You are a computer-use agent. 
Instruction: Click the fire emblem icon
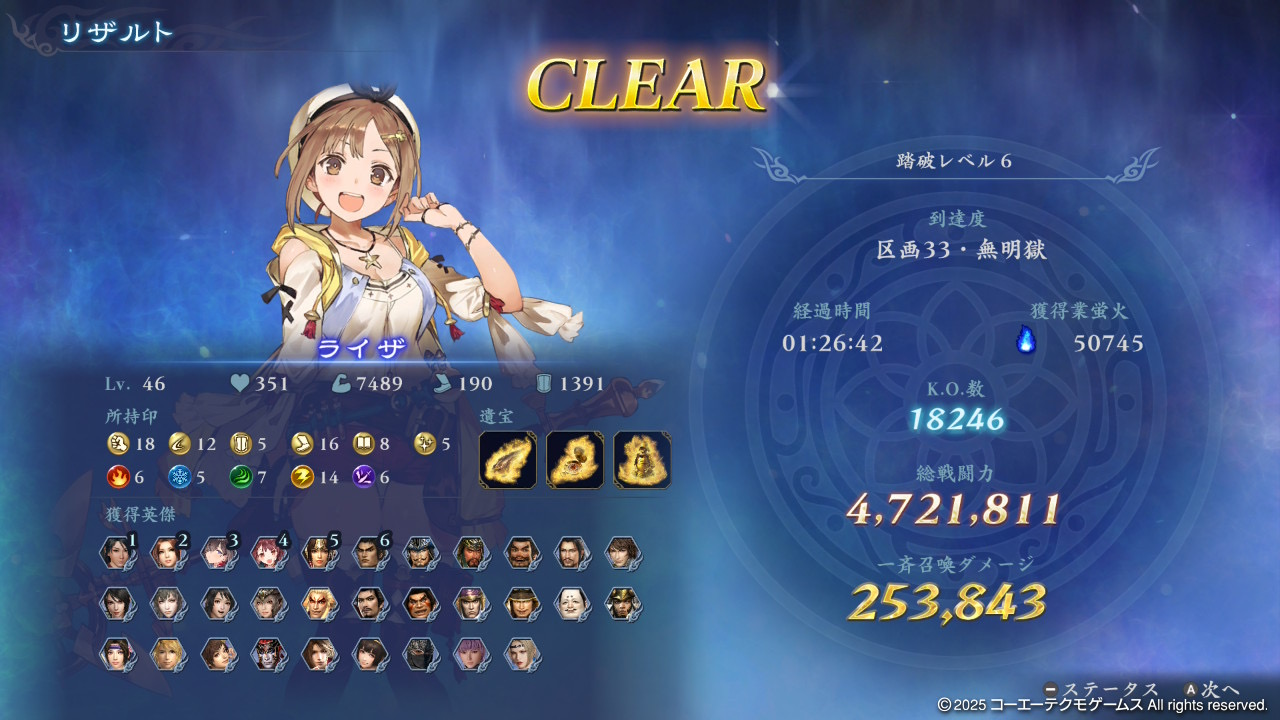click(x=118, y=477)
